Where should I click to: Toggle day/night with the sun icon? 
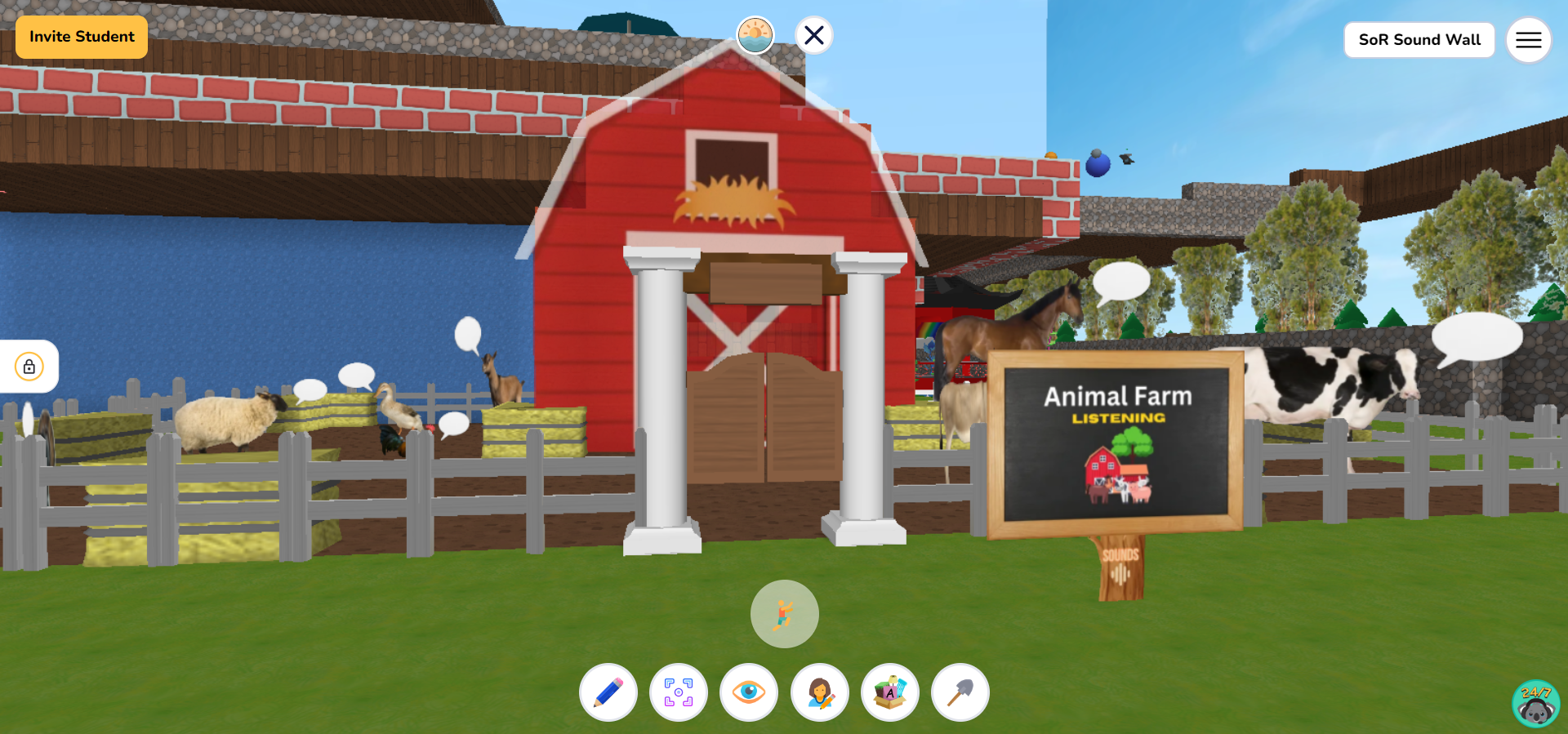pos(755,34)
